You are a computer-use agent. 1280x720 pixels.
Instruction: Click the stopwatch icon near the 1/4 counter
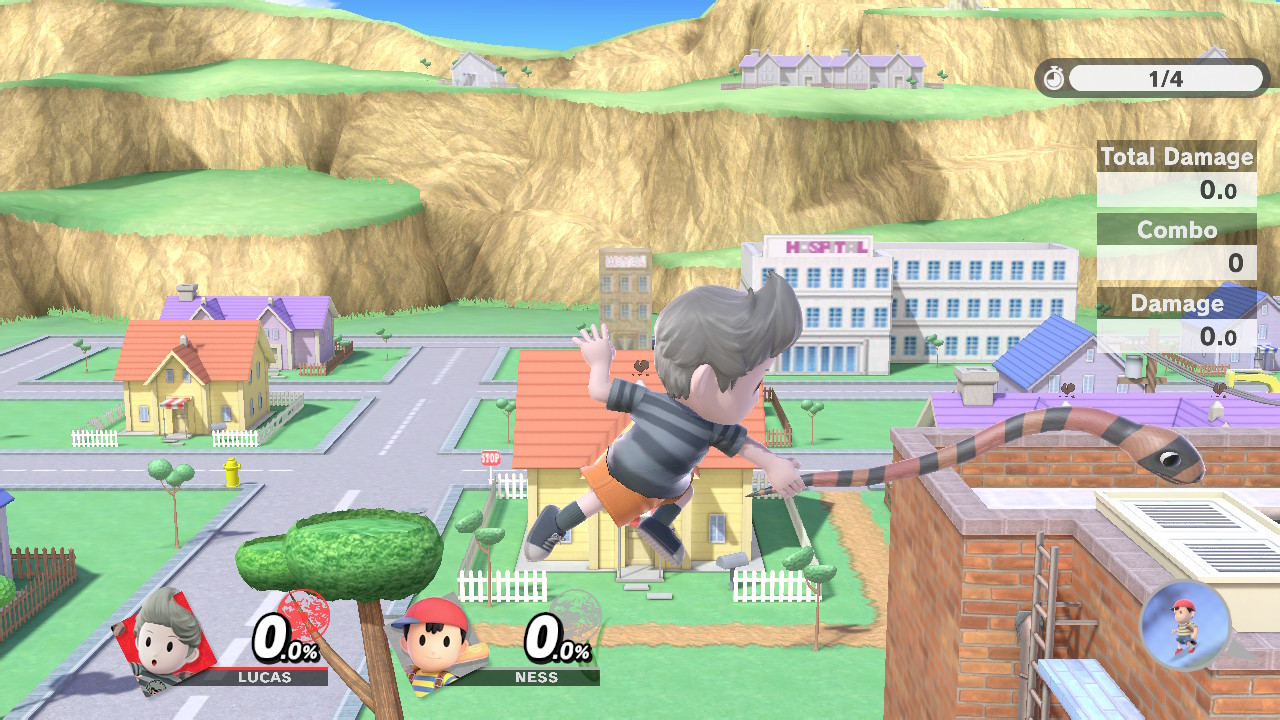(1053, 79)
